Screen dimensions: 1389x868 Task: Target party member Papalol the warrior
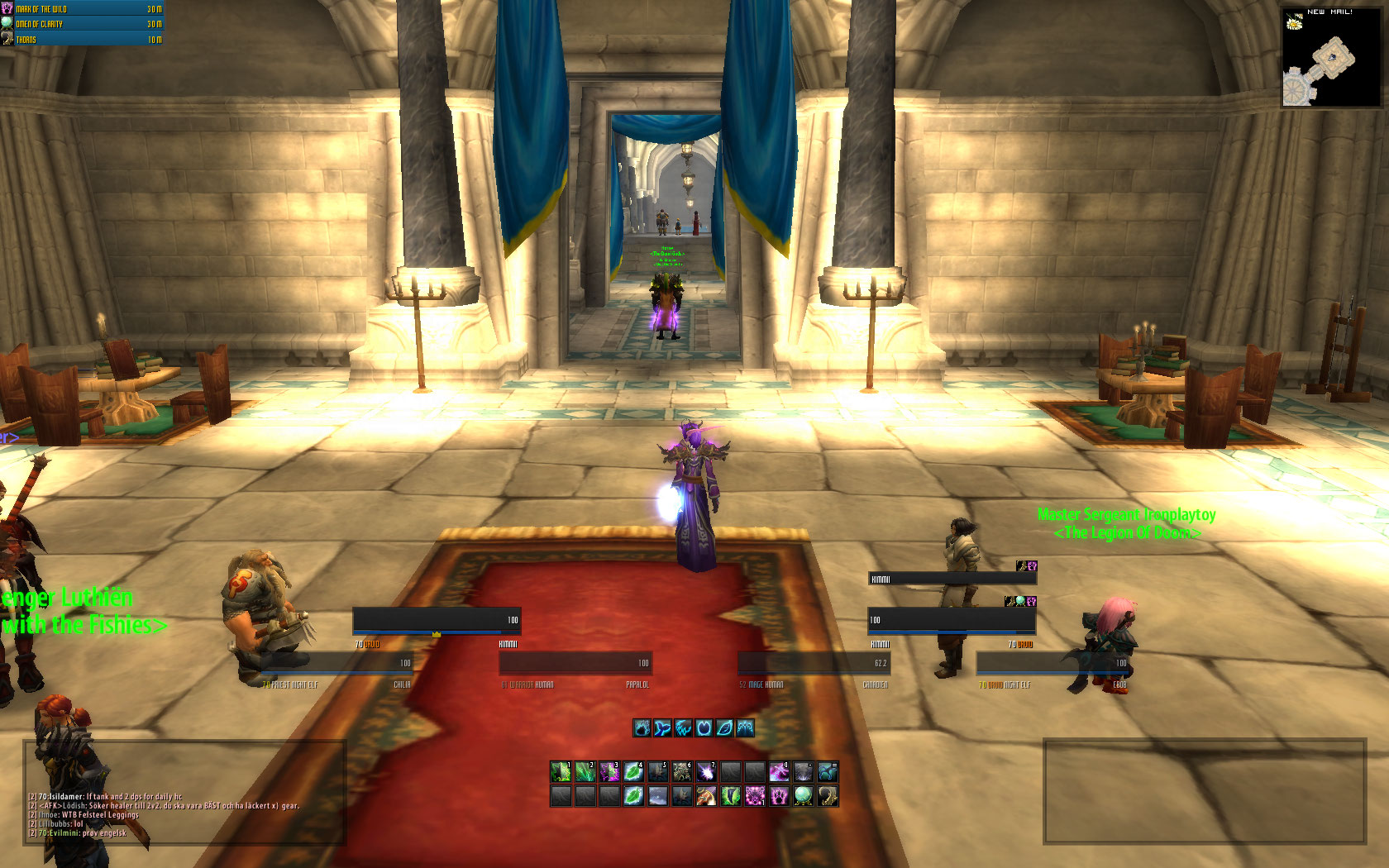575,663
